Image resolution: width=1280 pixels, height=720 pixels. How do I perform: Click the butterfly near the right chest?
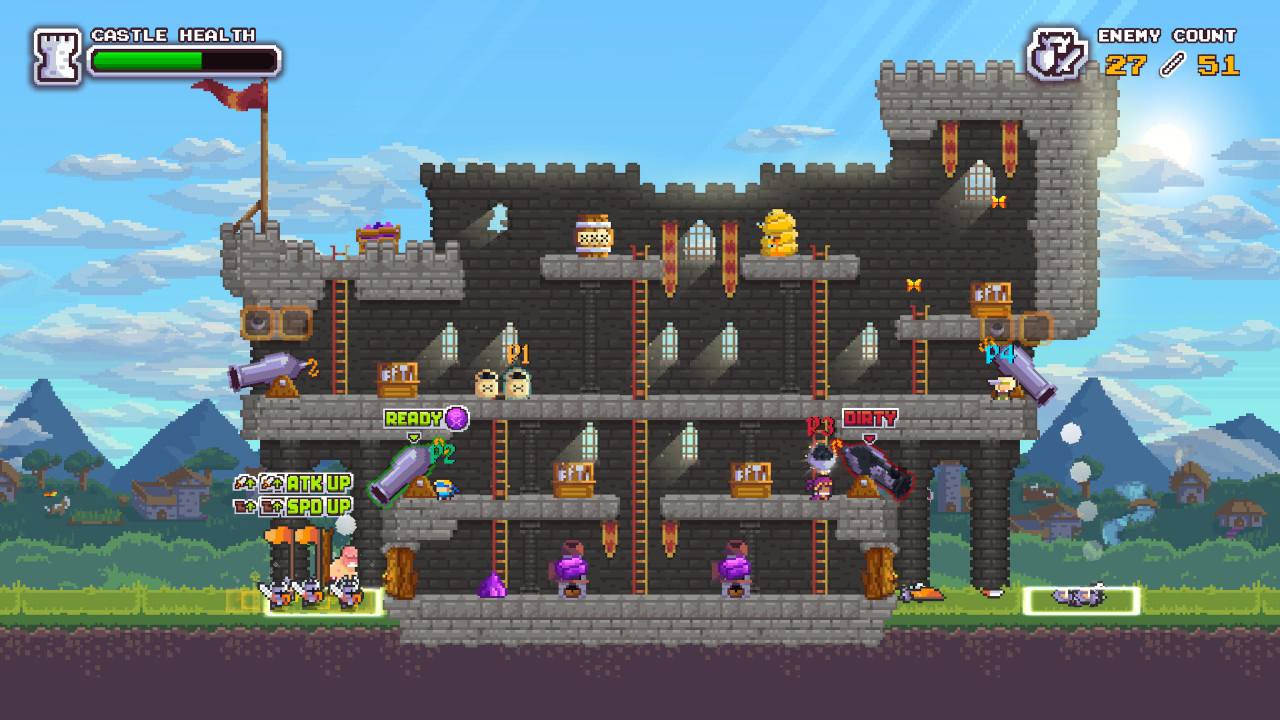pos(912,285)
